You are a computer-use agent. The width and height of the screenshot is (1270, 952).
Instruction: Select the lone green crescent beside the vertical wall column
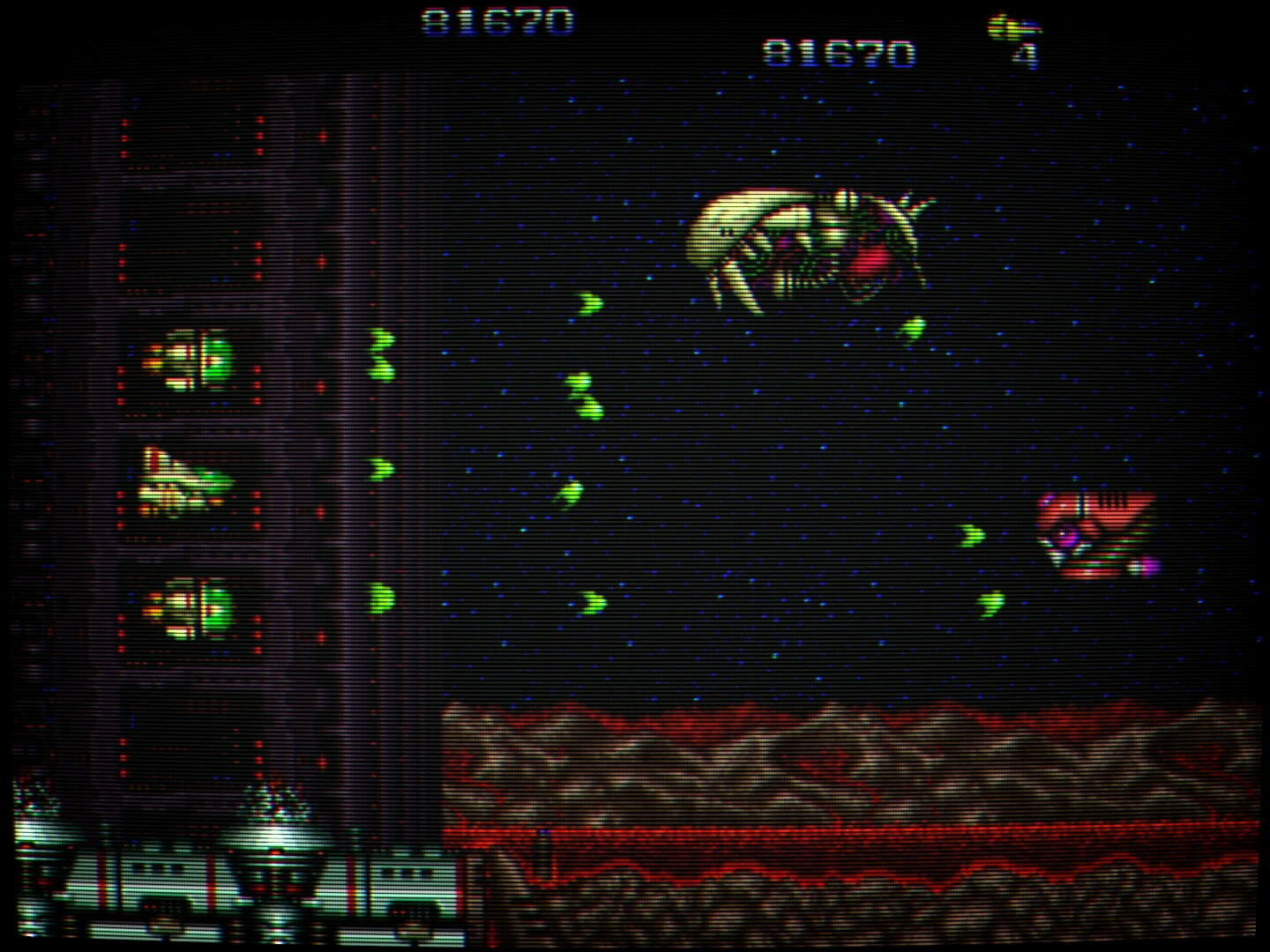click(x=379, y=467)
